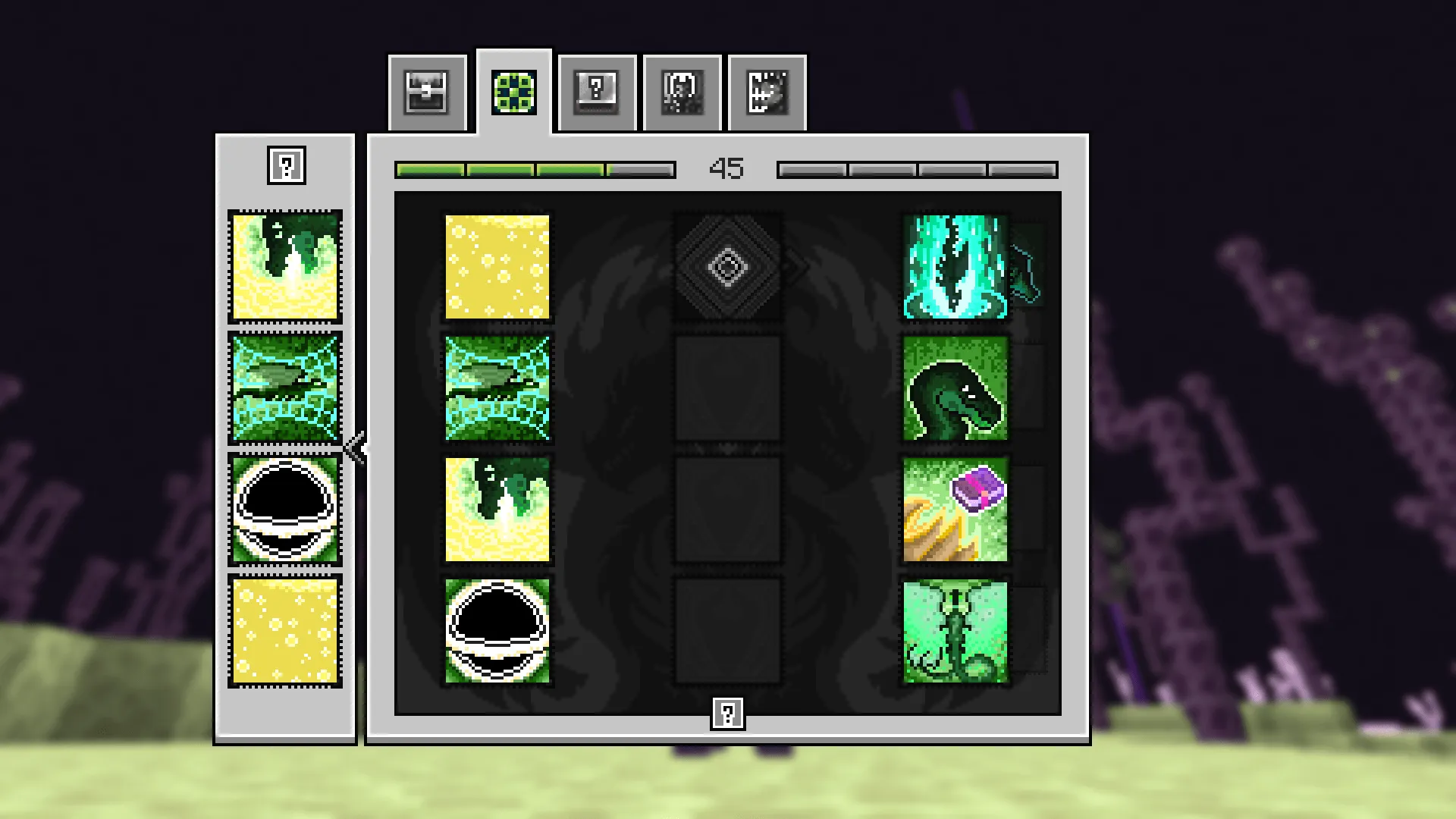Image resolution: width=1456 pixels, height=819 pixels.
Task: Collapse the left quest stamp sidebar
Action: [354, 449]
